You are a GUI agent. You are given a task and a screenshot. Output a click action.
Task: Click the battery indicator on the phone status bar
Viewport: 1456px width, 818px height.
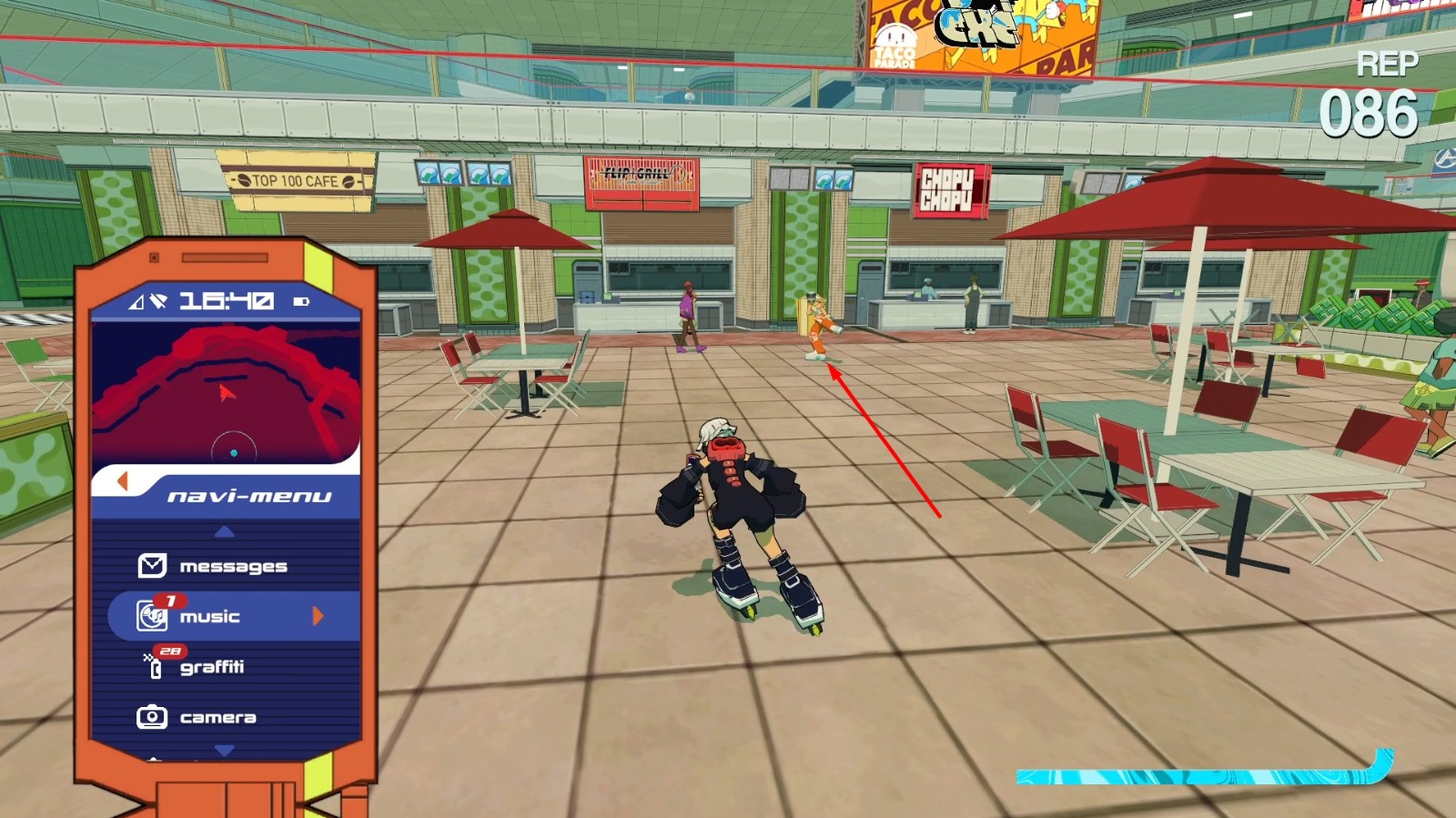click(302, 299)
